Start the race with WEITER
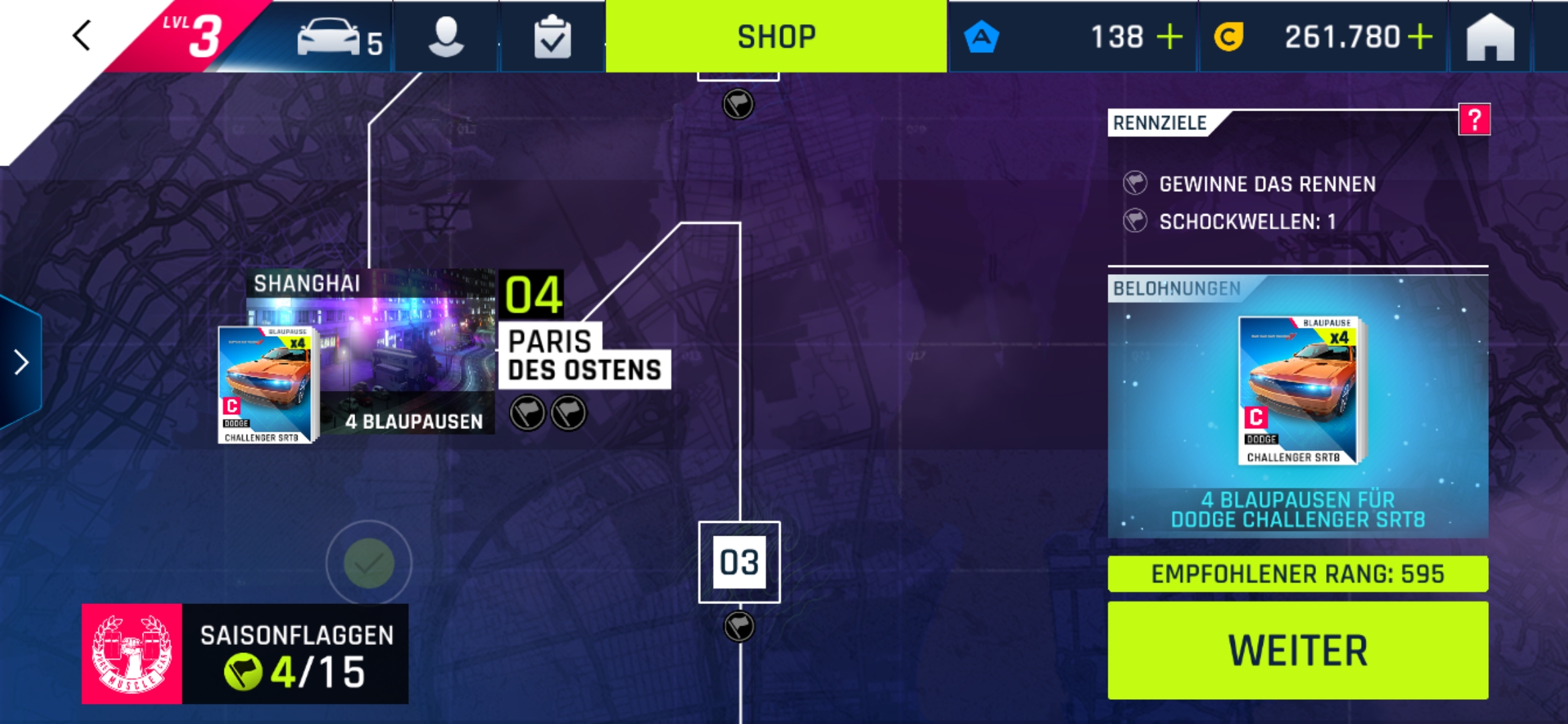Screen dimensions: 1568x724 click(1297, 650)
